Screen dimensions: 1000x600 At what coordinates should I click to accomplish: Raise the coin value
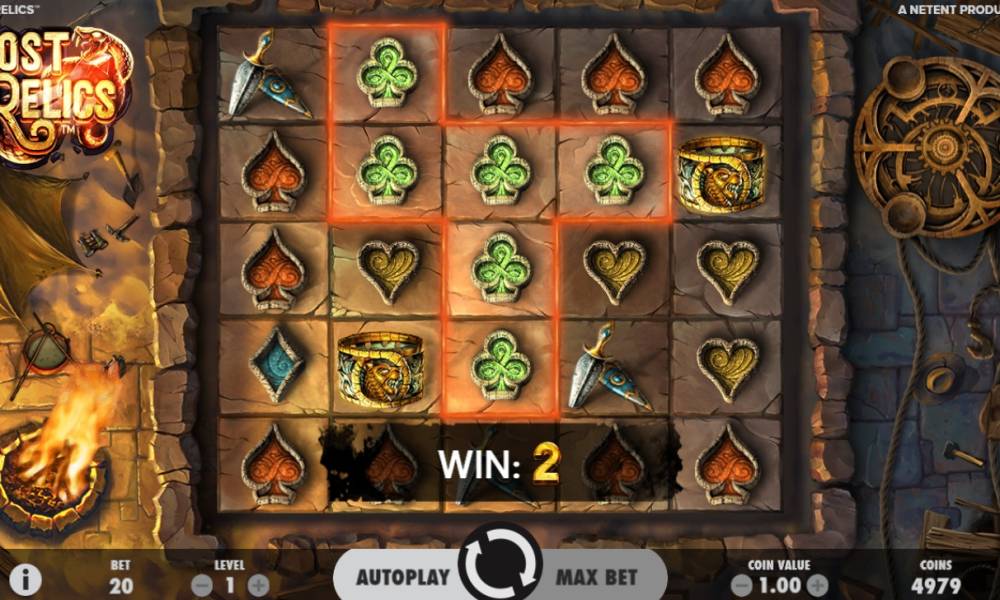(817, 585)
